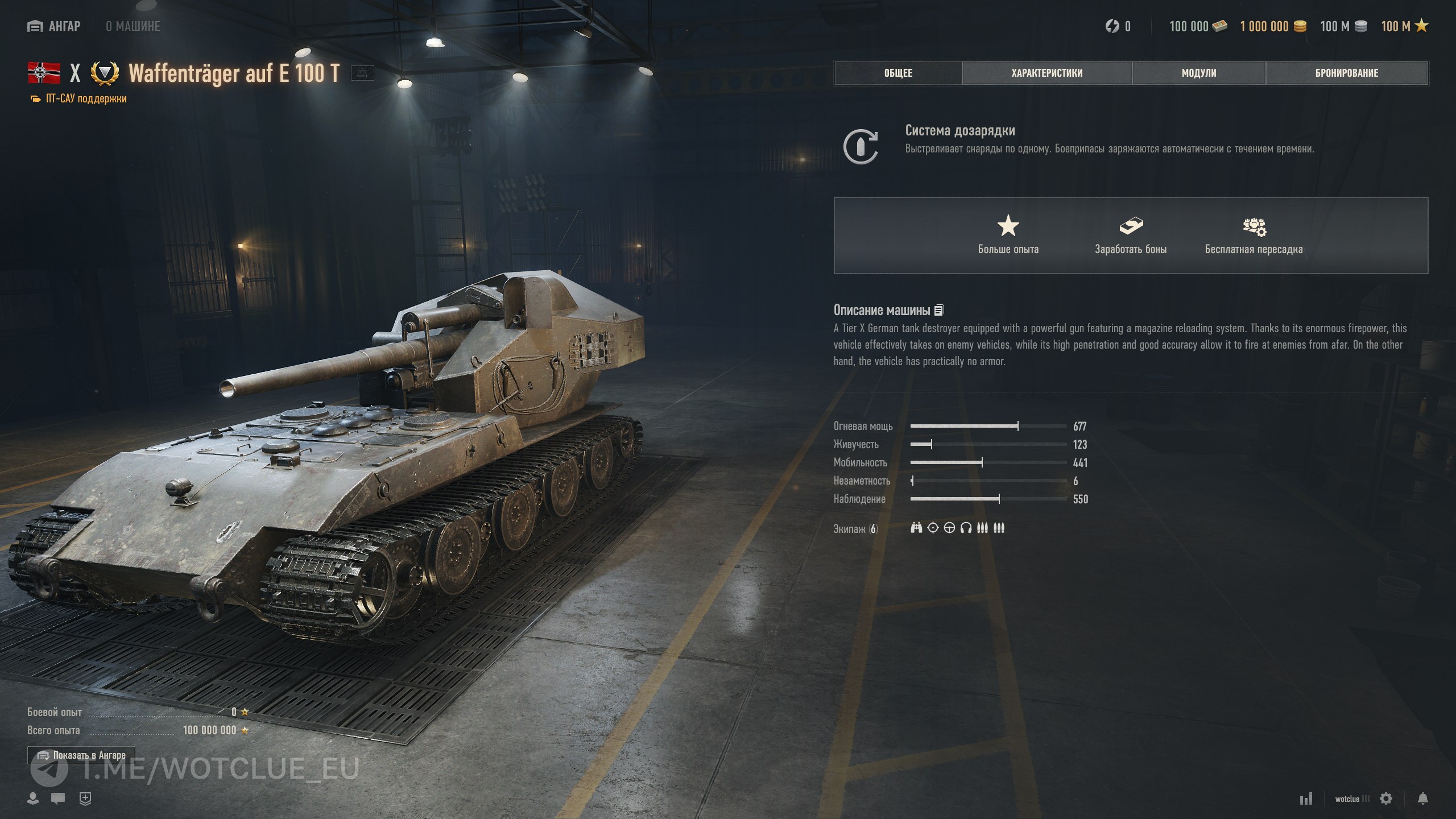Open the Характеристики tab
Screen dimensions: 1456x819
pos(1046,73)
